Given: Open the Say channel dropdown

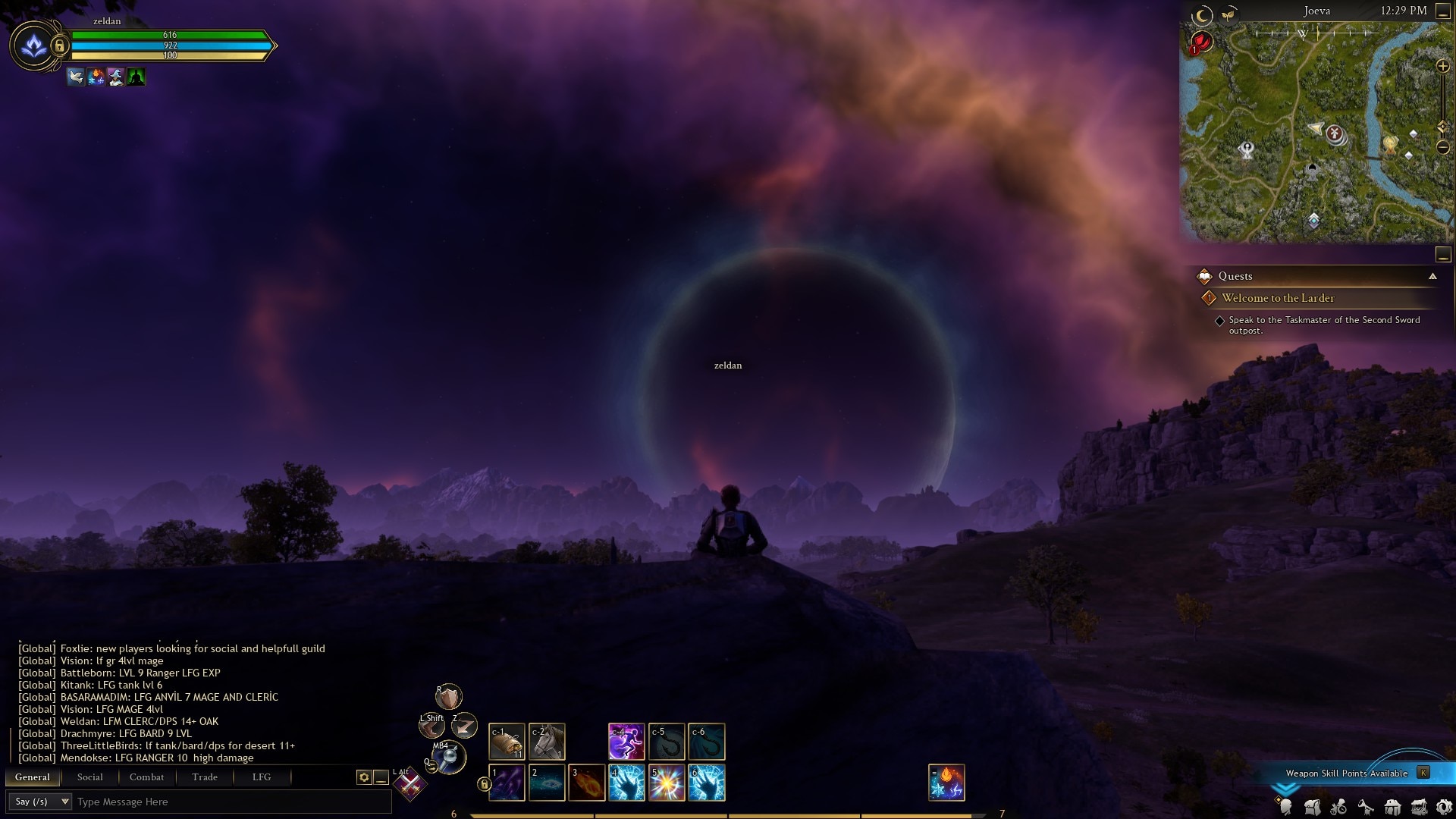Looking at the screenshot, I should tap(40, 802).
